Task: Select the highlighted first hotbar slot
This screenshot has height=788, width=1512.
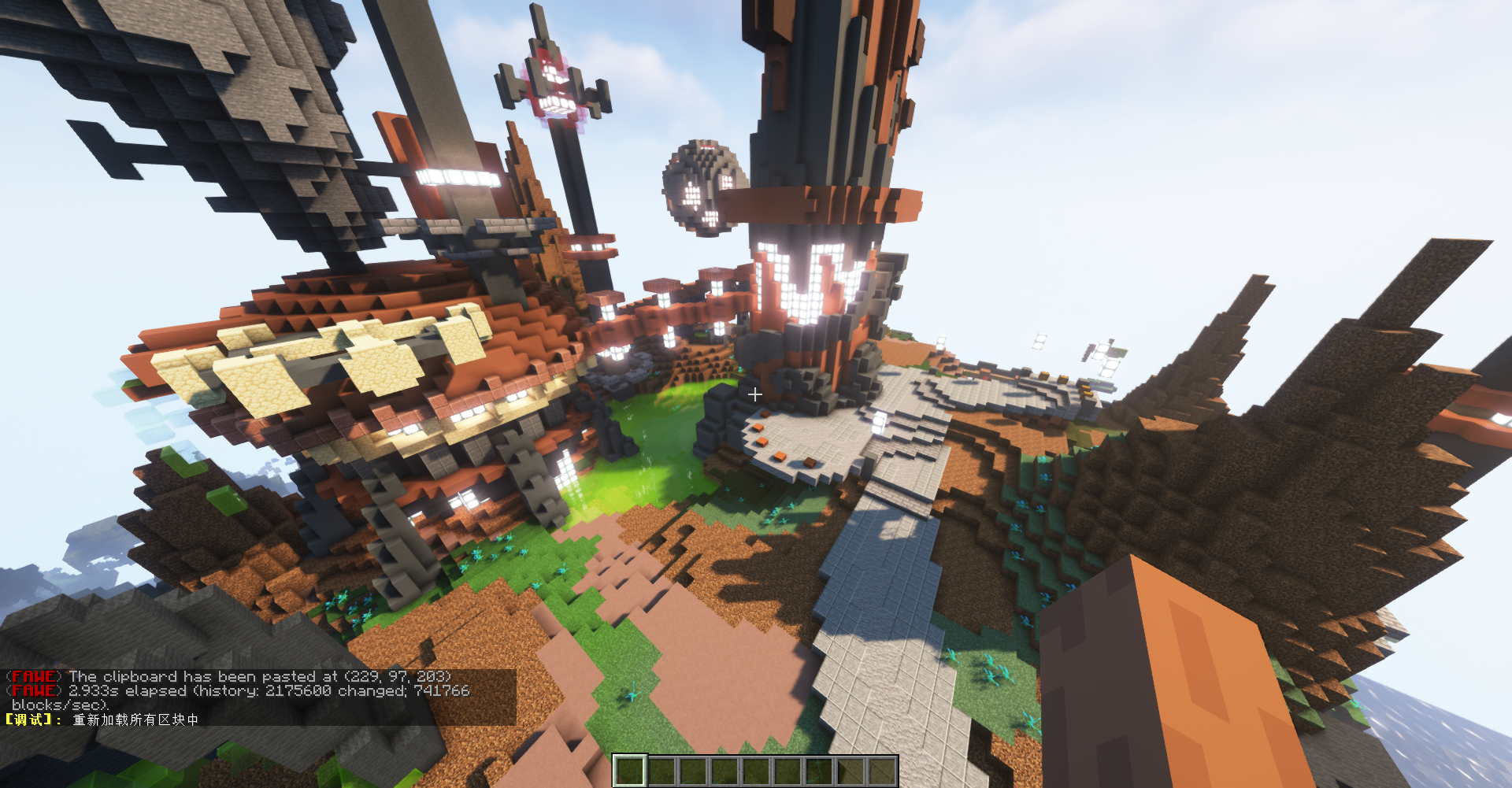Action: 629,771
